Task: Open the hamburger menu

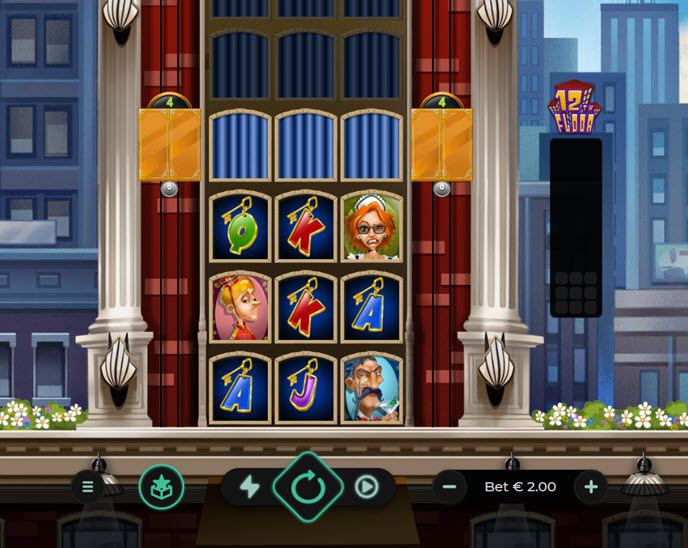Action: [88, 487]
